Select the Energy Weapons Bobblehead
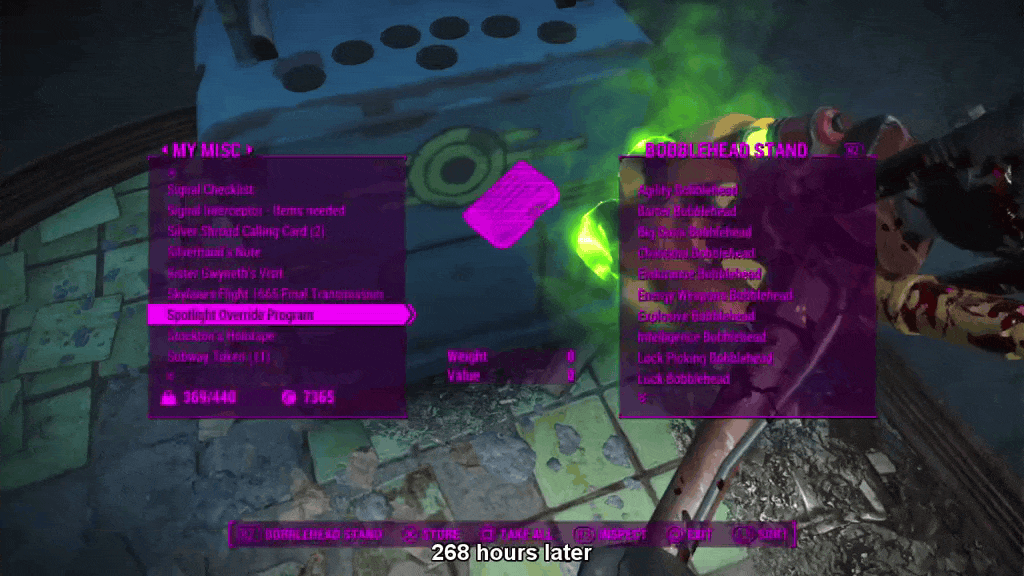Viewport: 1024px width, 576px height. click(715, 295)
